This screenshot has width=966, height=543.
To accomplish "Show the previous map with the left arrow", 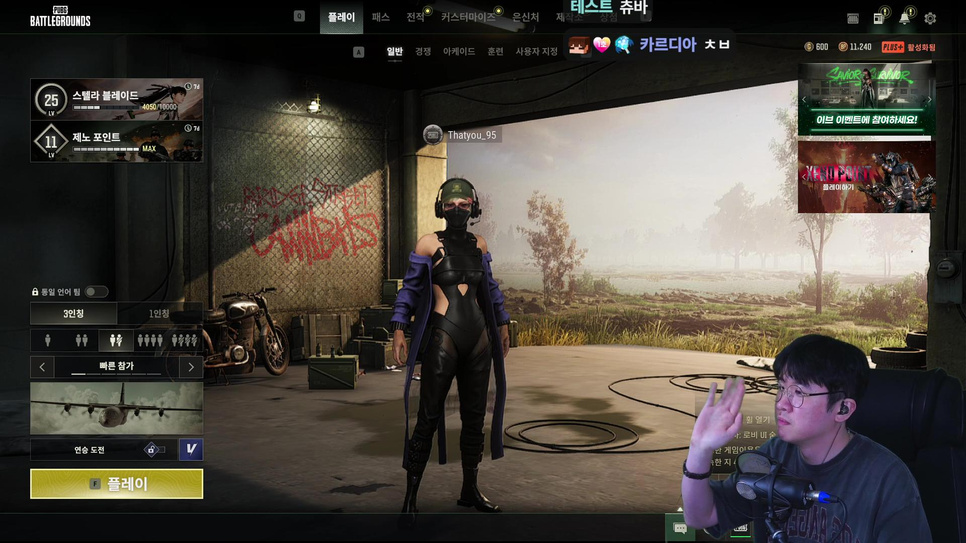I will [x=42, y=367].
